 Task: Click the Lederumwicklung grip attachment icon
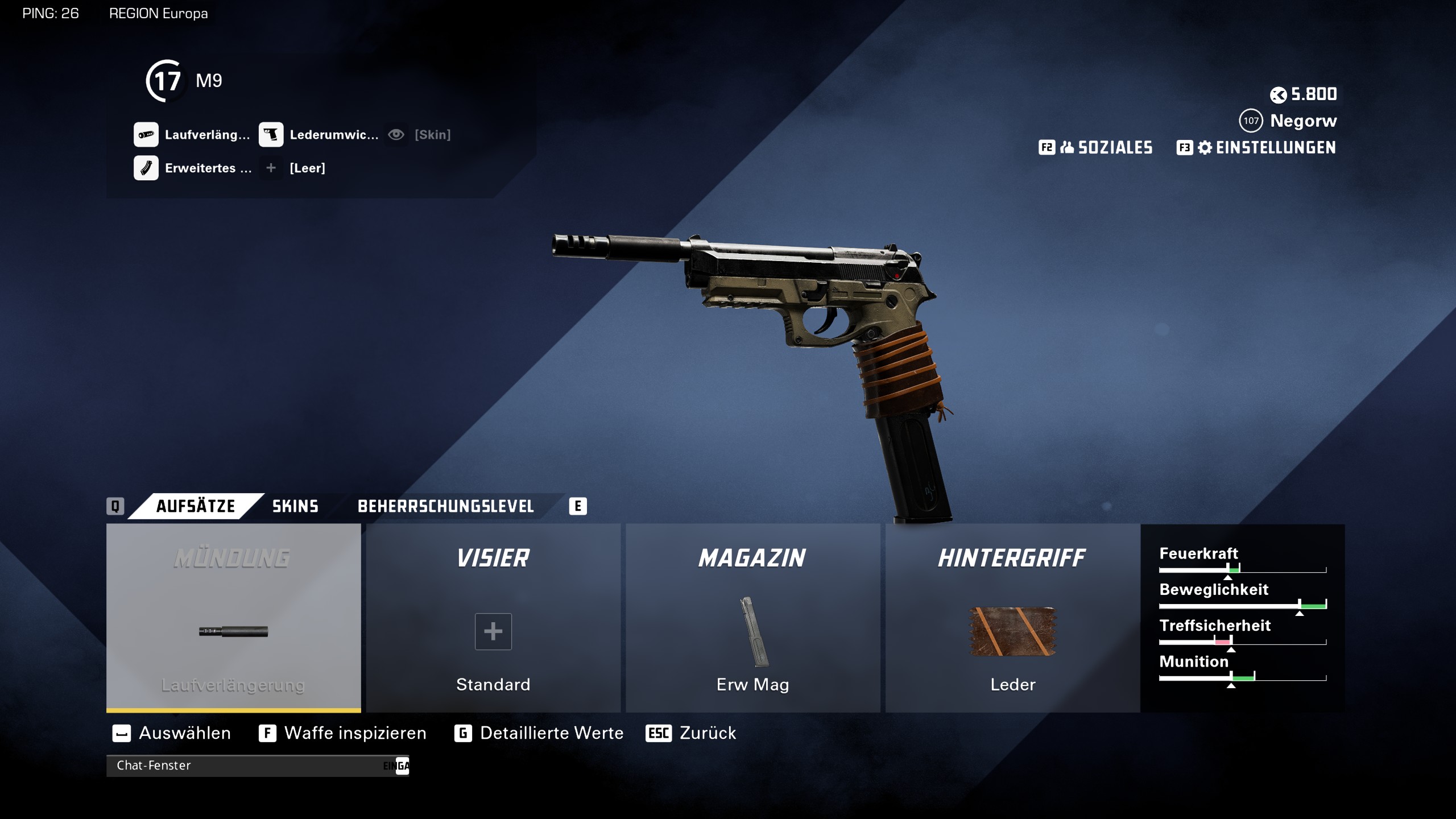click(x=272, y=135)
